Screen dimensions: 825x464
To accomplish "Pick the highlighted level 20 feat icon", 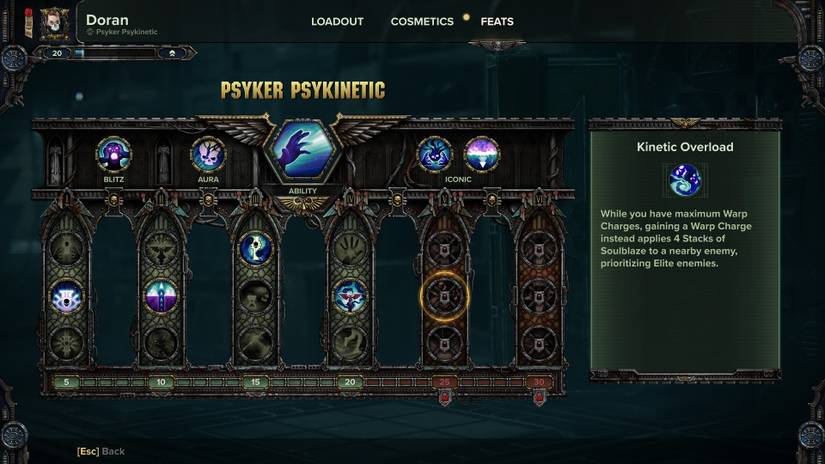I will click(x=349, y=296).
